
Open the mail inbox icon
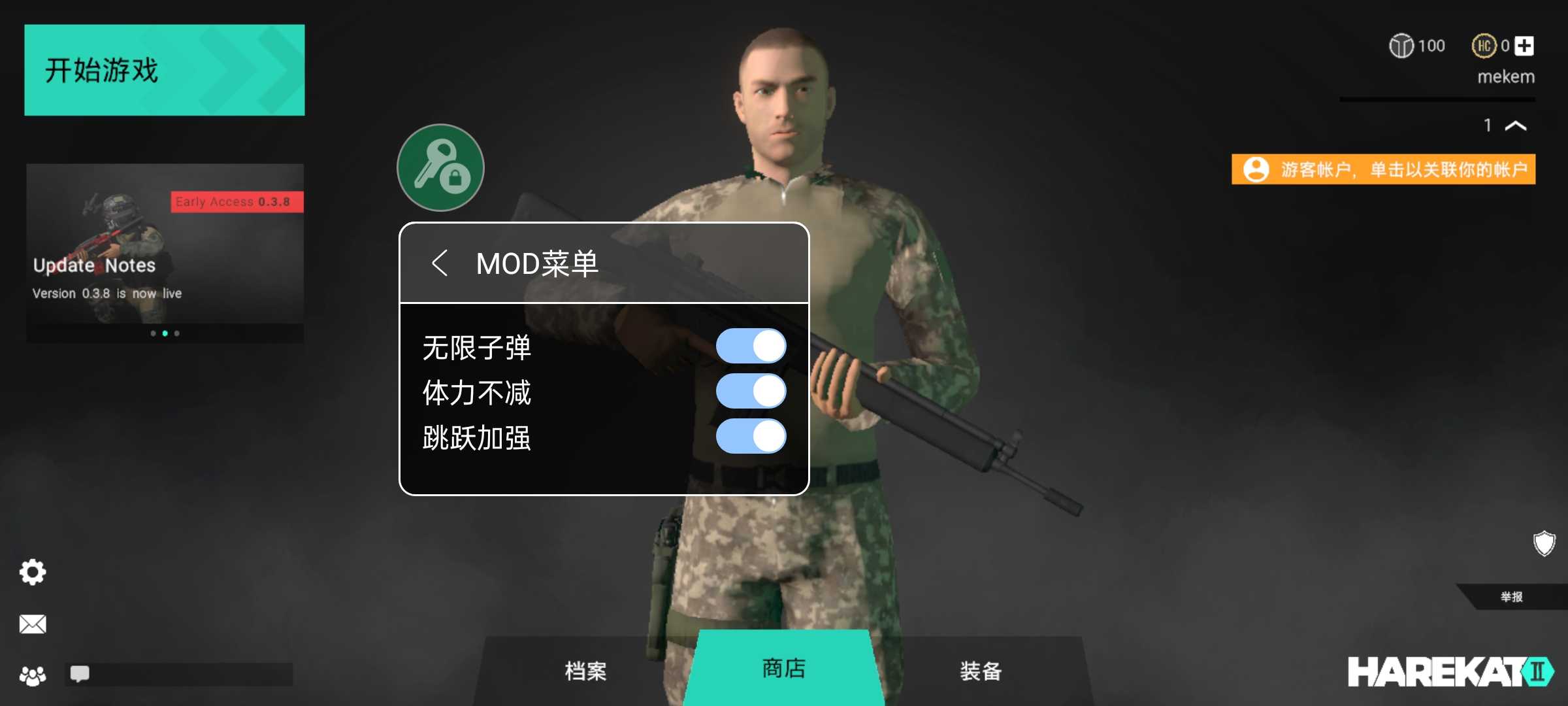31,624
